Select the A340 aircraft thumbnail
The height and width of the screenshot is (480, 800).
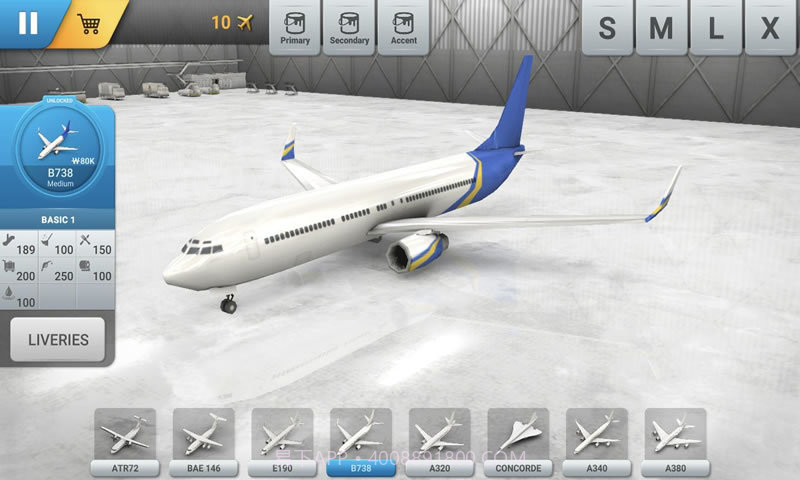(x=597, y=437)
